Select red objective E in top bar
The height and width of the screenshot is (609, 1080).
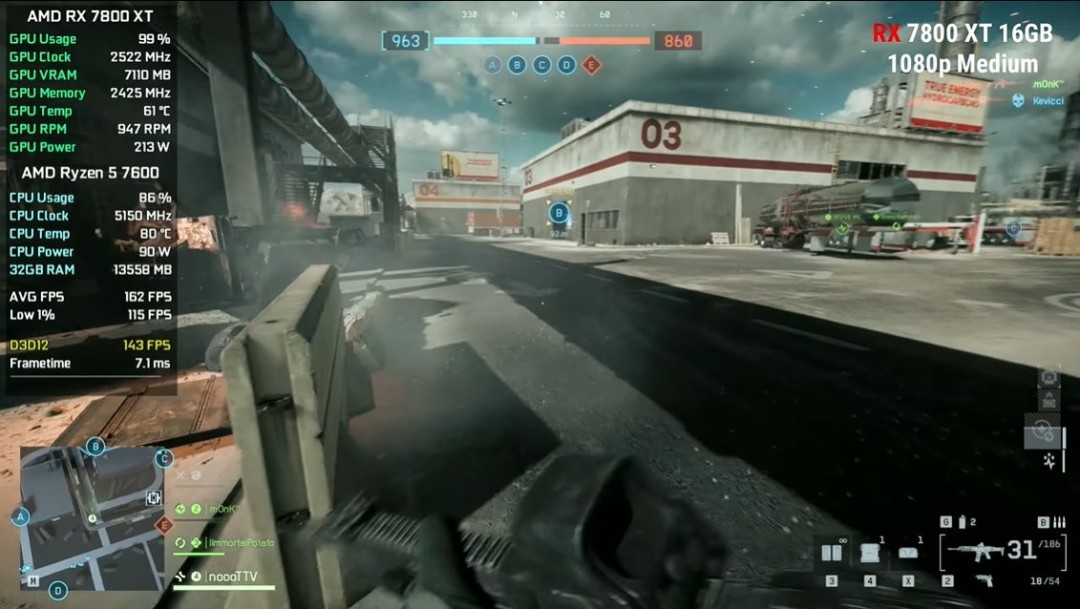coord(591,65)
